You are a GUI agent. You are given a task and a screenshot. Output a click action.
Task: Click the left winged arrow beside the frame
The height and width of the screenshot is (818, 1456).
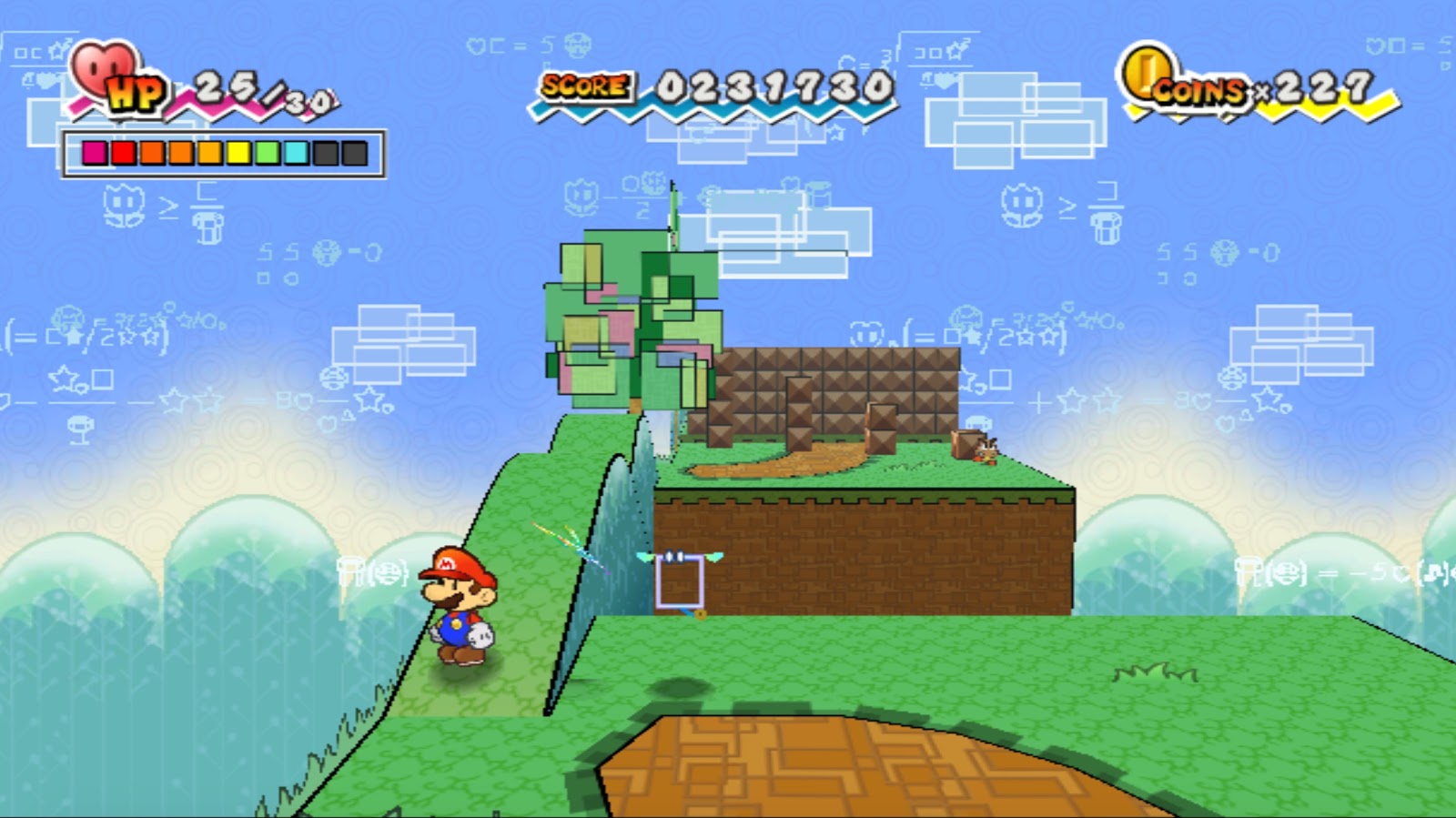pos(646,557)
